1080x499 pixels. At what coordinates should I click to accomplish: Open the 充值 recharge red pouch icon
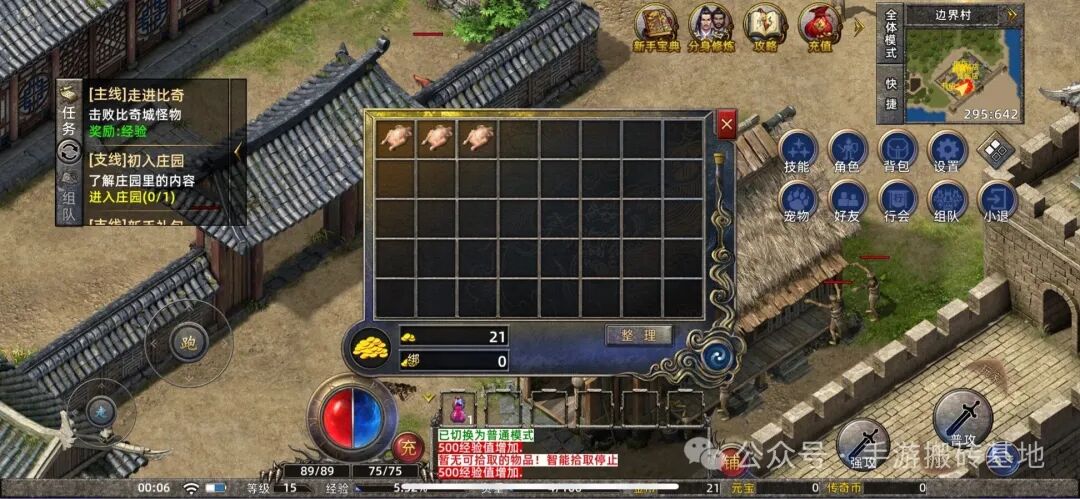point(820,26)
